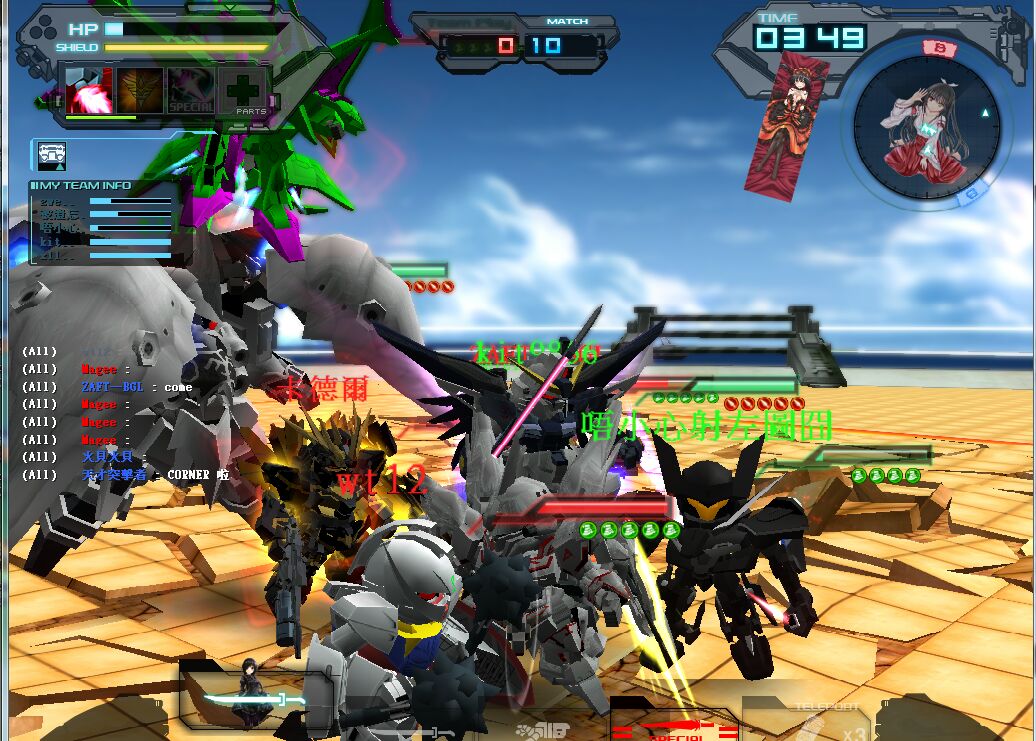Activate the red SPECIAL gauge at the bottom
The width and height of the screenshot is (1036, 741).
pyautogui.click(x=673, y=728)
